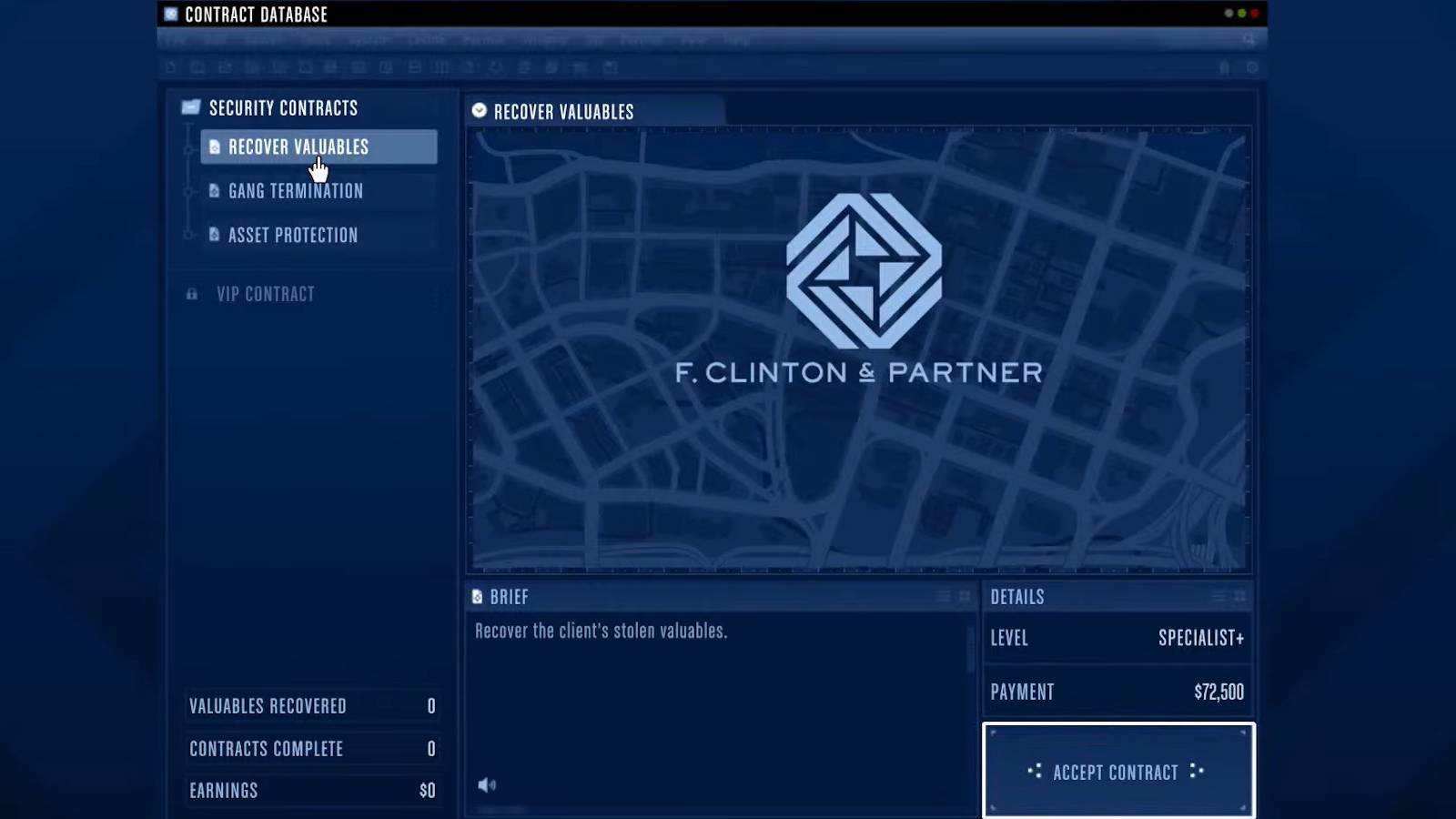Switch to the RECOVER VALUABLES tab above the map

tap(564, 111)
